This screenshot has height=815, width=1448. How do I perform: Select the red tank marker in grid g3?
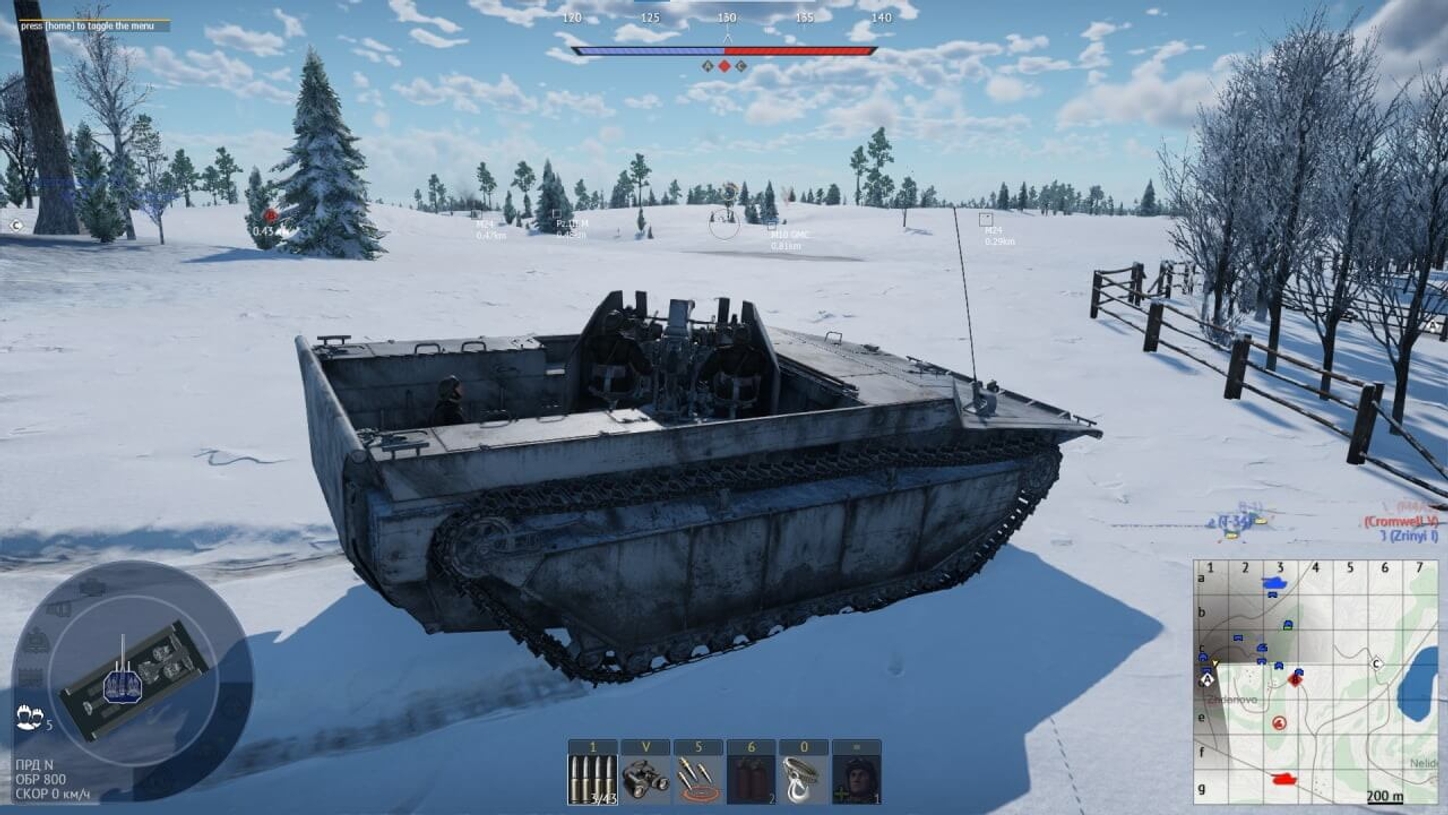[1282, 778]
